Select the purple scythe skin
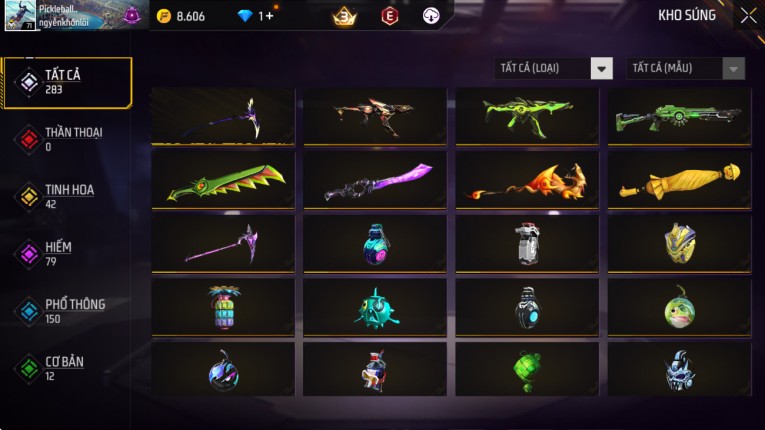765x430 pixels. click(x=224, y=243)
